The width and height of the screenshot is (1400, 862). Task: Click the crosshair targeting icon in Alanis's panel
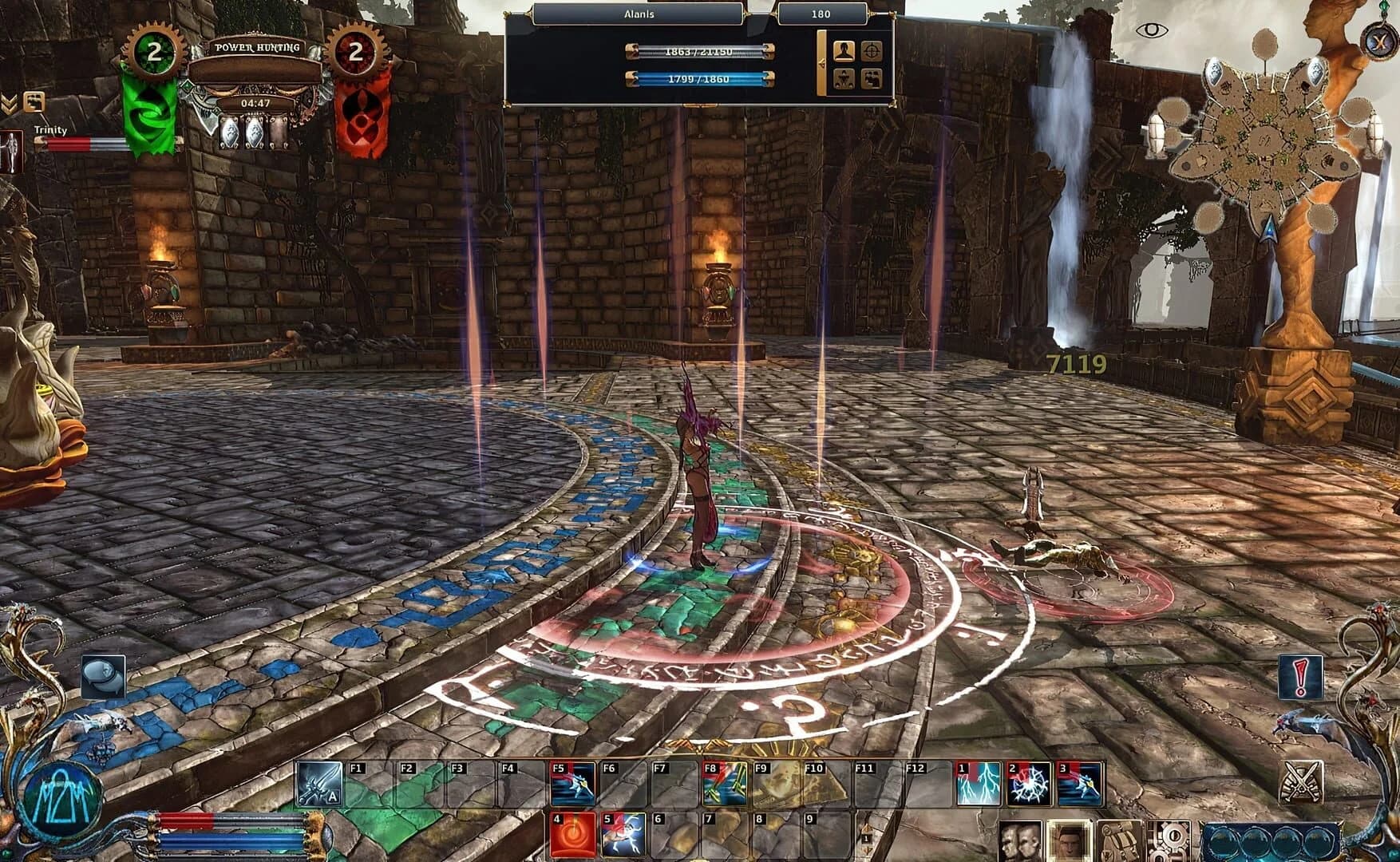point(872,53)
